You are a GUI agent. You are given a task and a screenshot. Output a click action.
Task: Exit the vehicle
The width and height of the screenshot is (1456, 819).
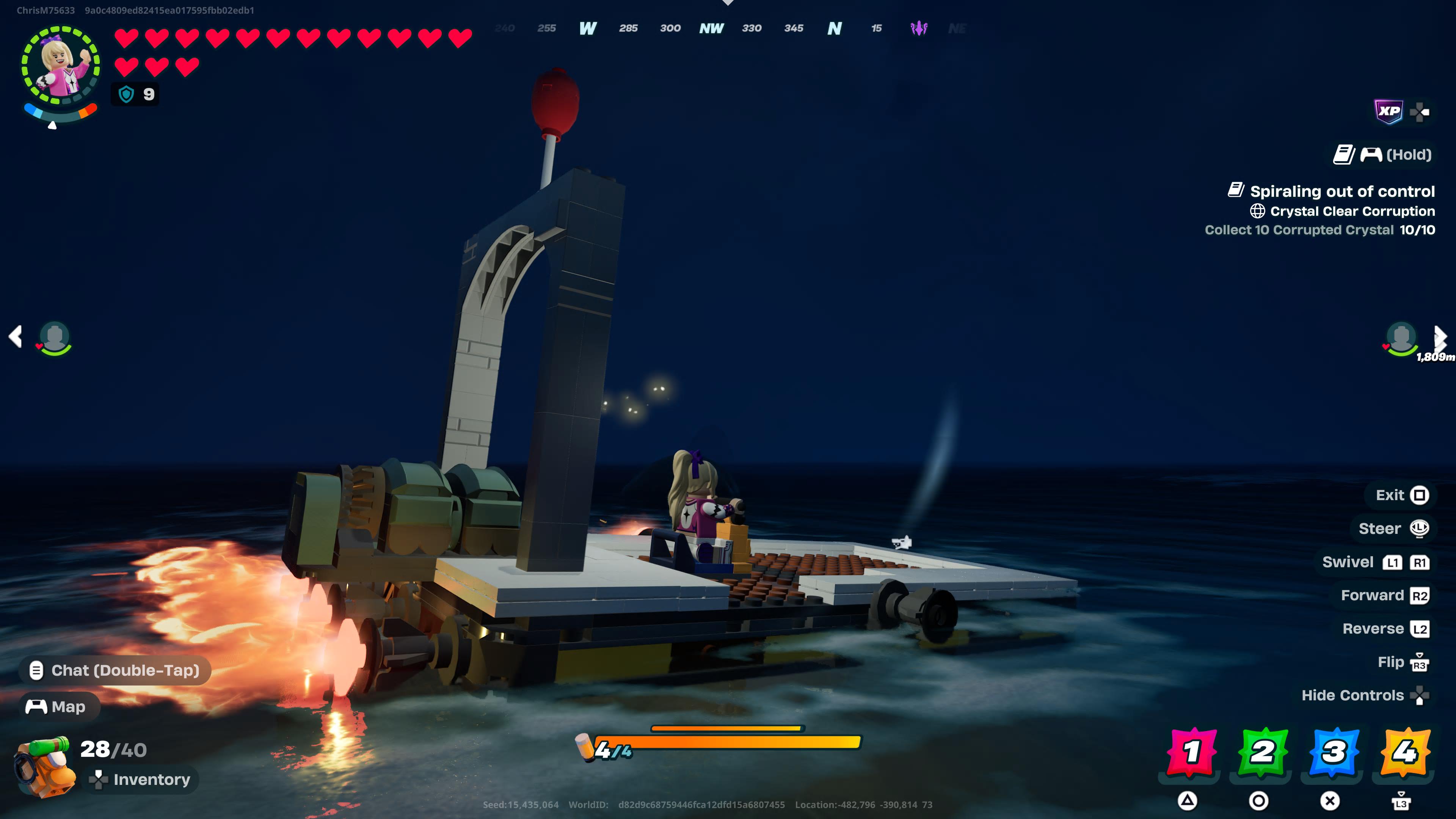click(1402, 495)
